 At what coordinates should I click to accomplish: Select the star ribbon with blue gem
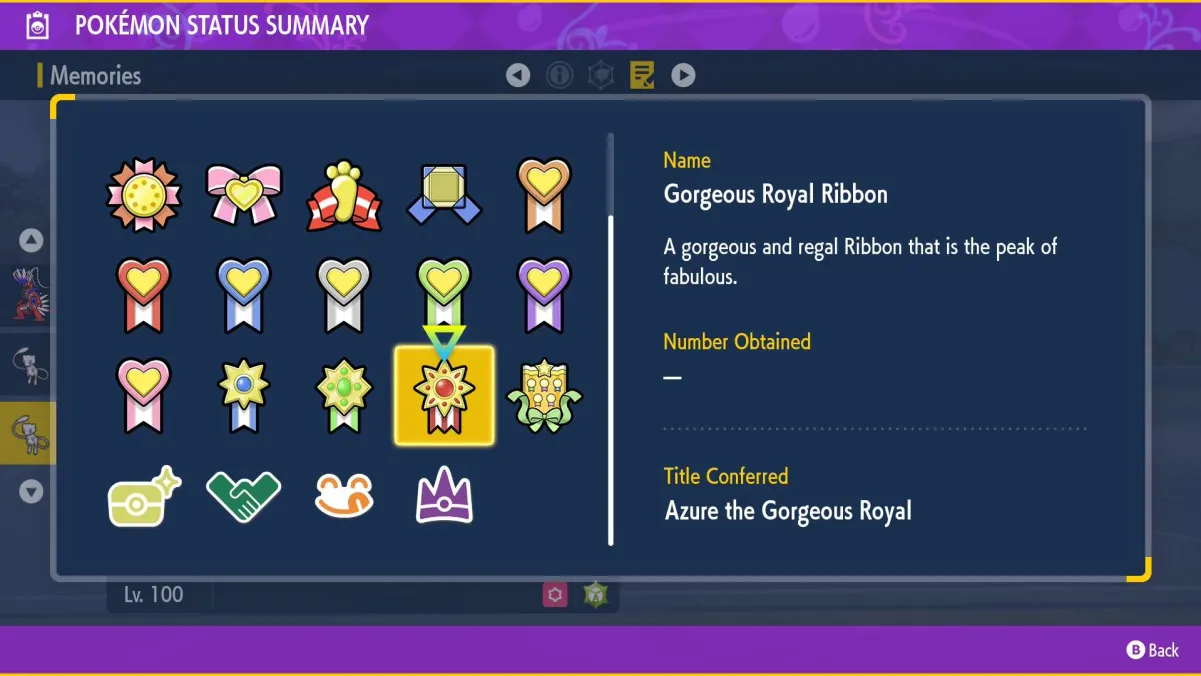pyautogui.click(x=244, y=396)
